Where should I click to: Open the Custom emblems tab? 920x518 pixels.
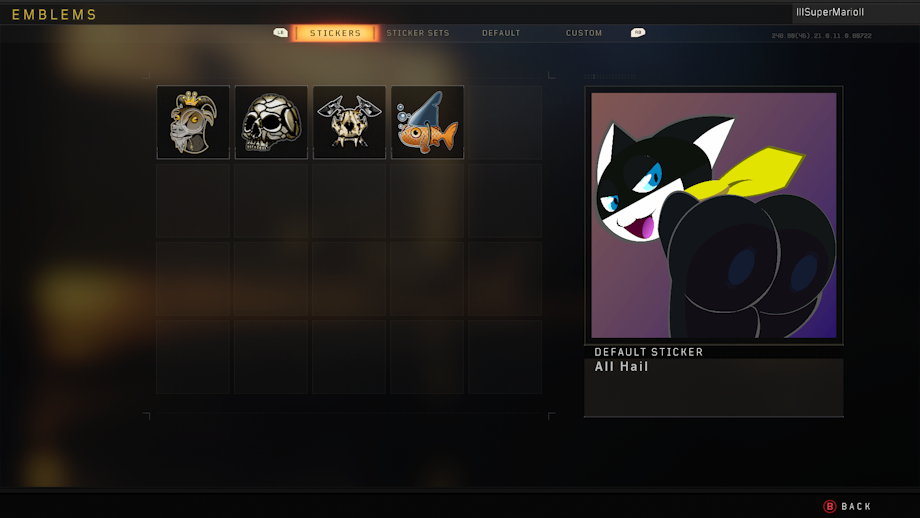pyautogui.click(x=584, y=33)
